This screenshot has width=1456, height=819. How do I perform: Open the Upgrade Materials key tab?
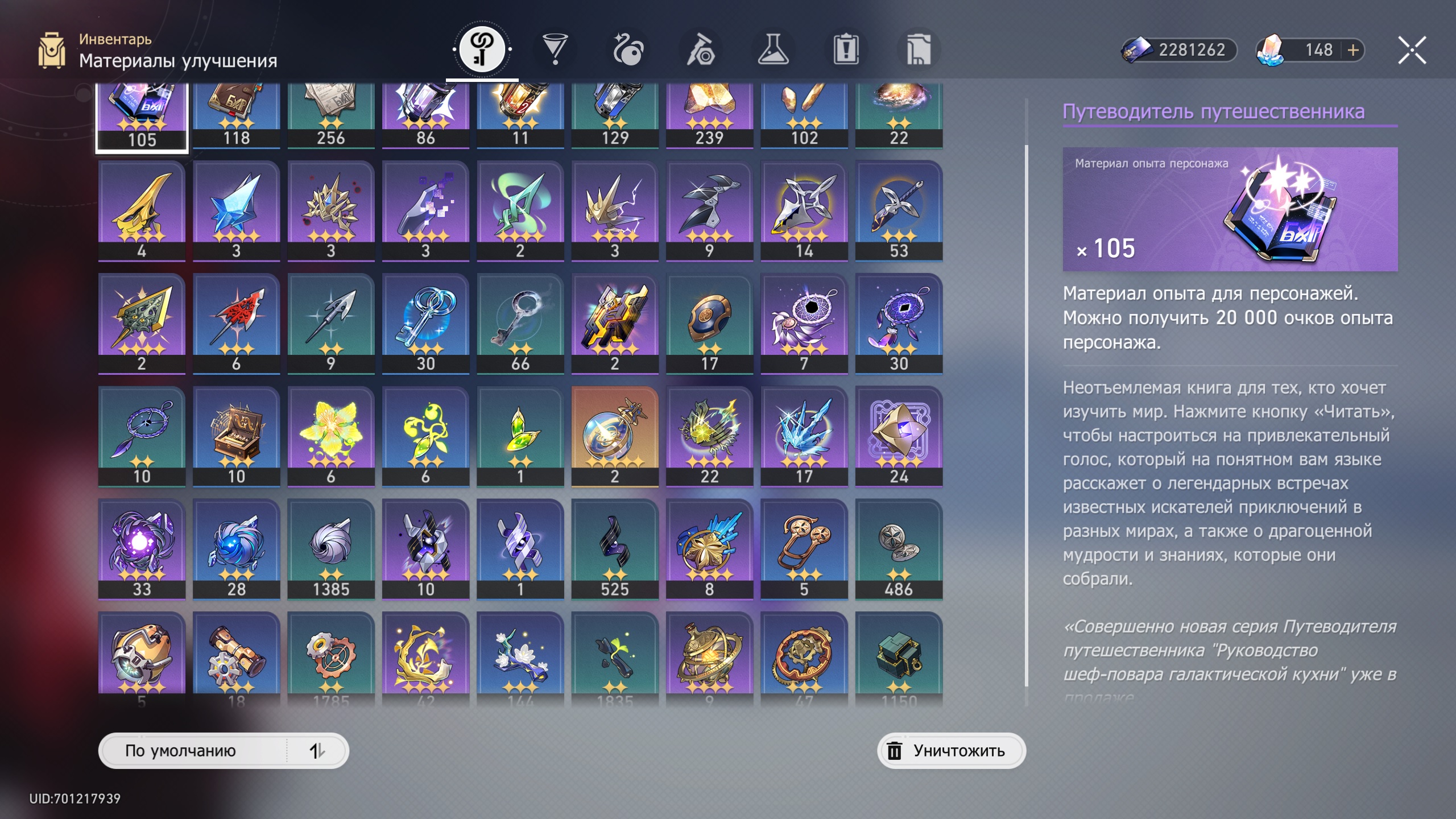(482, 49)
